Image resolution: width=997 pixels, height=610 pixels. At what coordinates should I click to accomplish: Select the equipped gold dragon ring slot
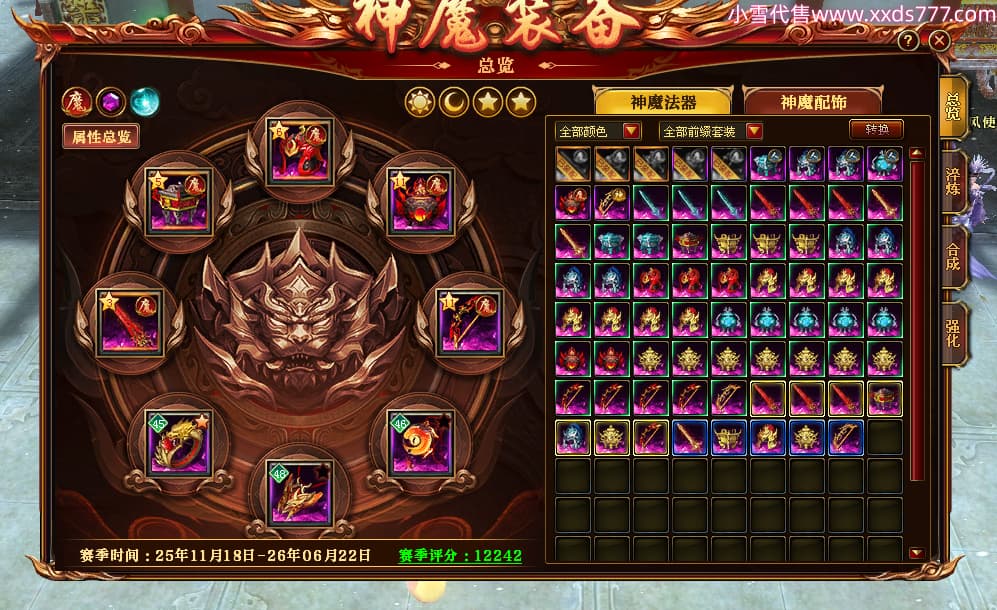point(179,441)
